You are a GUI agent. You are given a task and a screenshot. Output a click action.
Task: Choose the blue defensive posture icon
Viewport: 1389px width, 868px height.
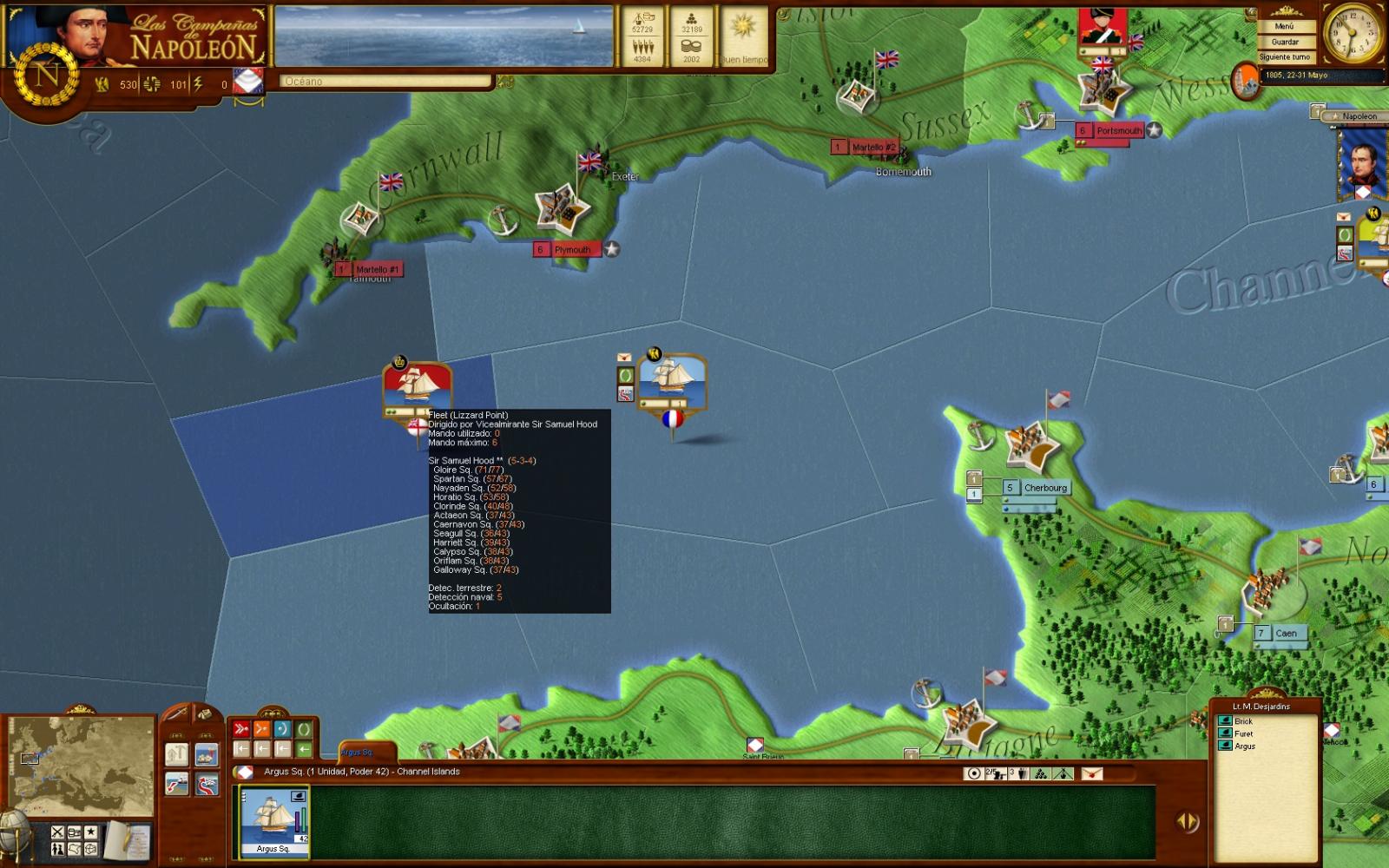282,729
